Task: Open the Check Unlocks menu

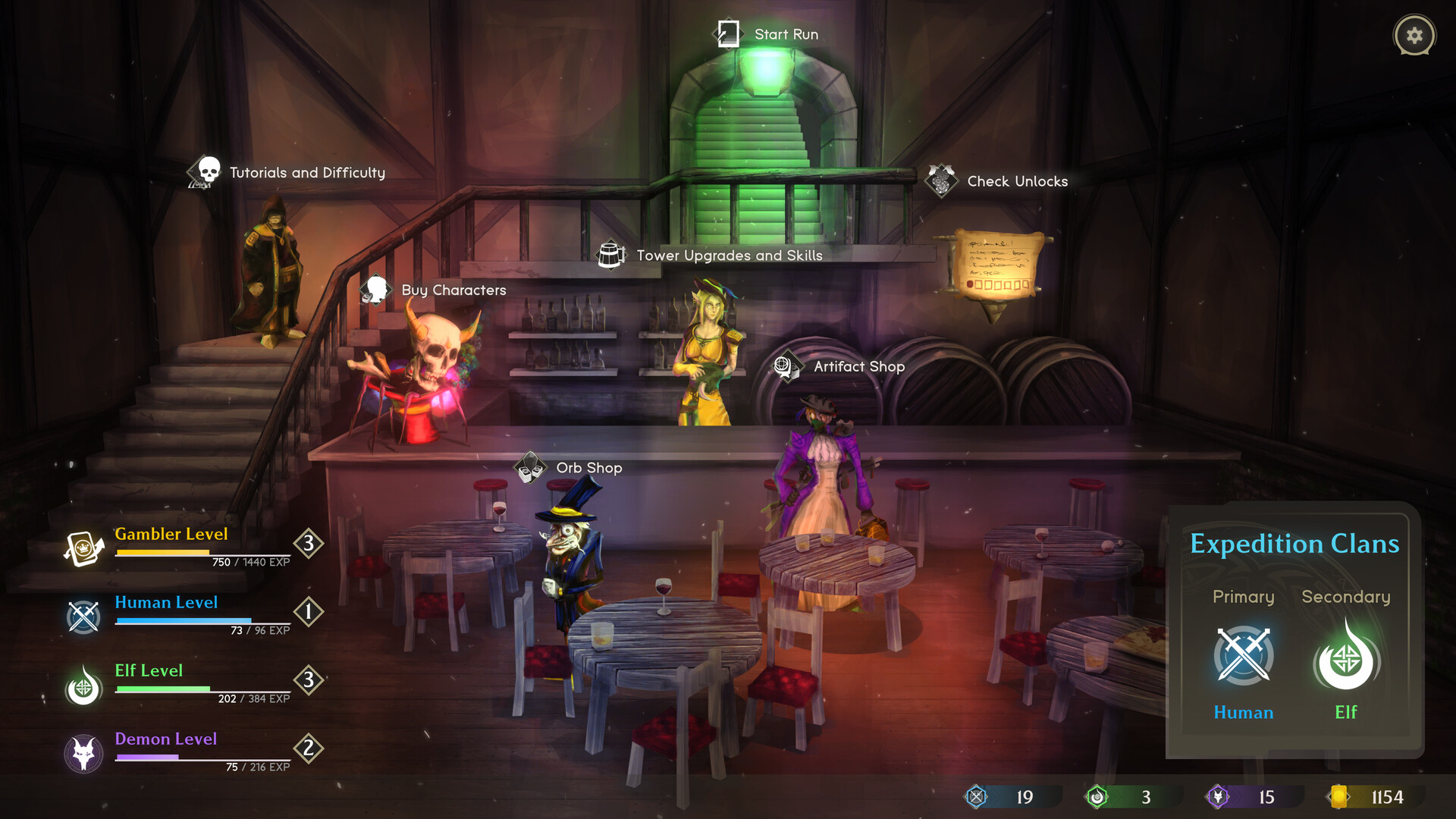Action: (x=1016, y=181)
